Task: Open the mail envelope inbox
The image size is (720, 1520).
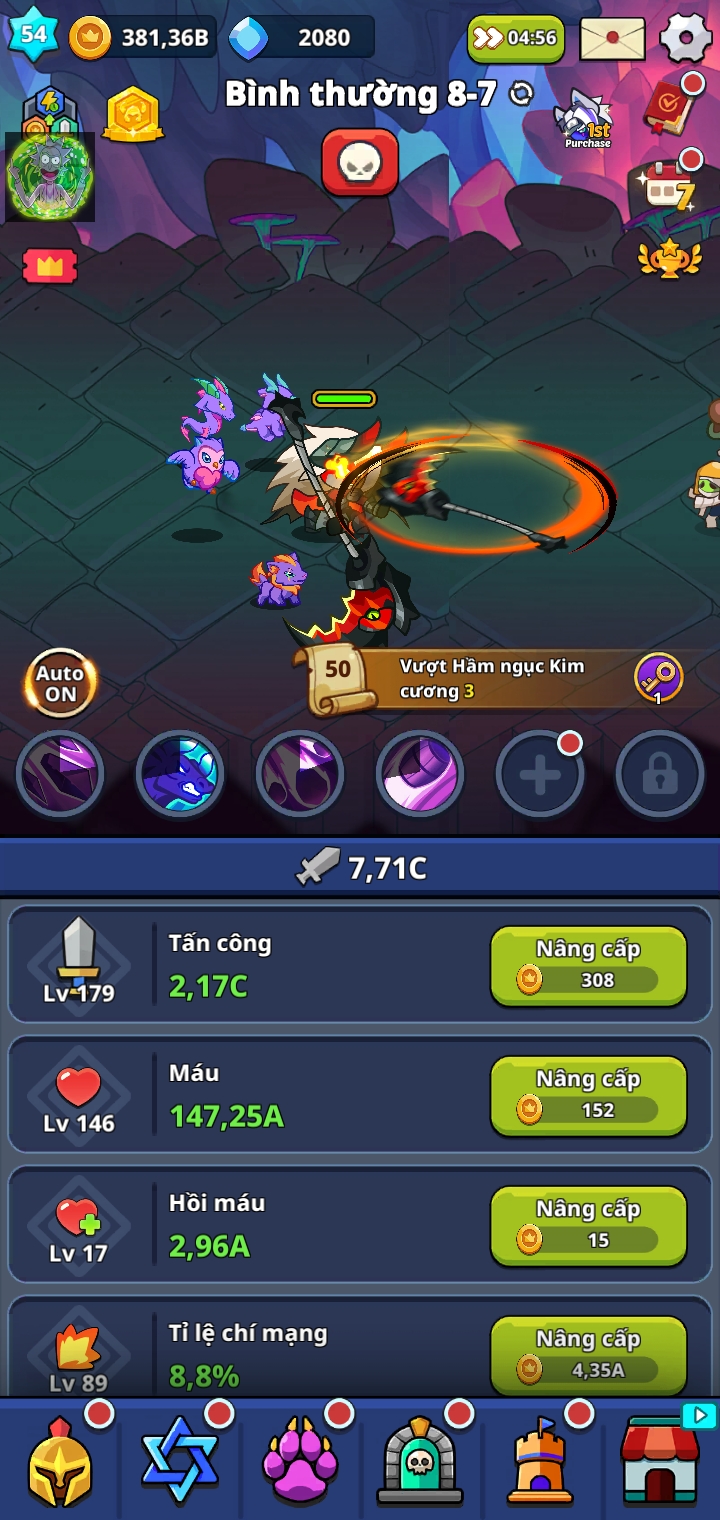Action: pyautogui.click(x=612, y=38)
